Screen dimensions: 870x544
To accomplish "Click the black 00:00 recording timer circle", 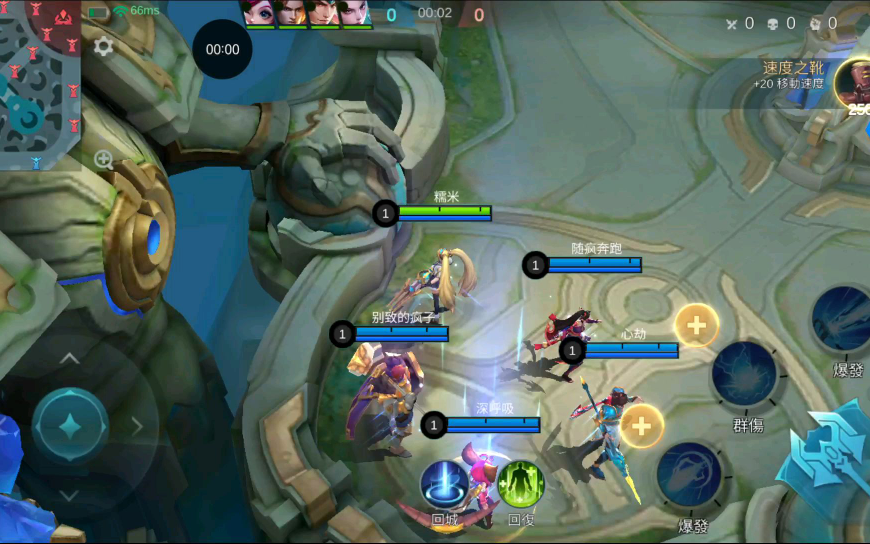I will point(222,49).
